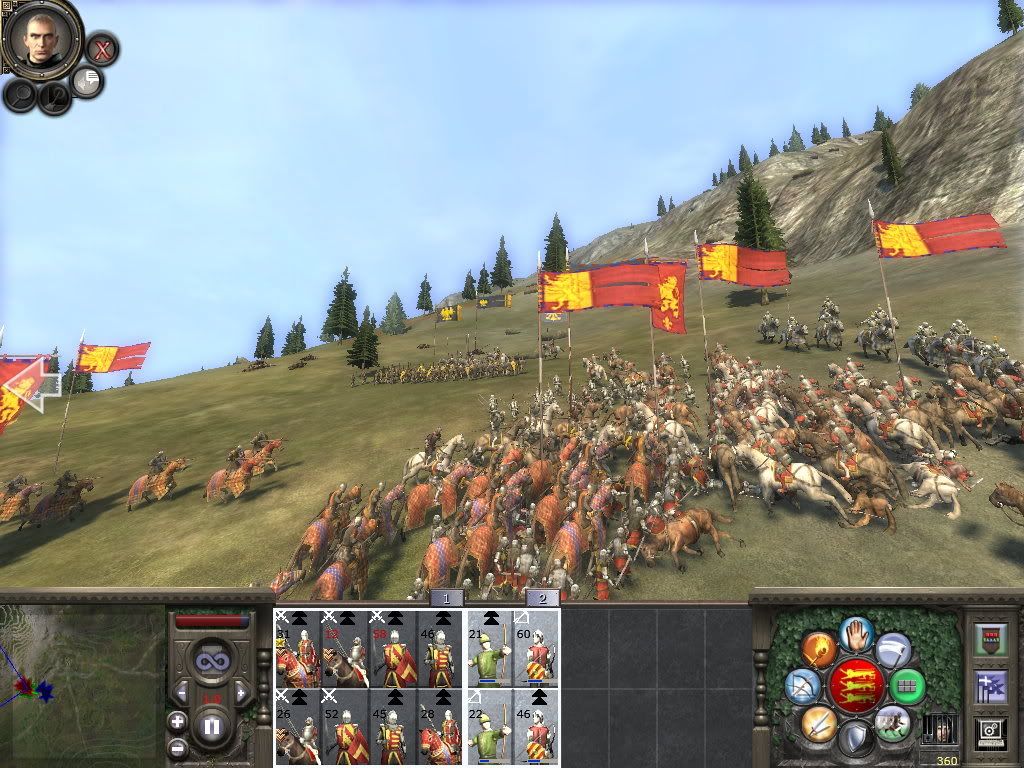Order withdrawal with the white flag icon
Screen dimensions: 1024x768
[x=893, y=650]
